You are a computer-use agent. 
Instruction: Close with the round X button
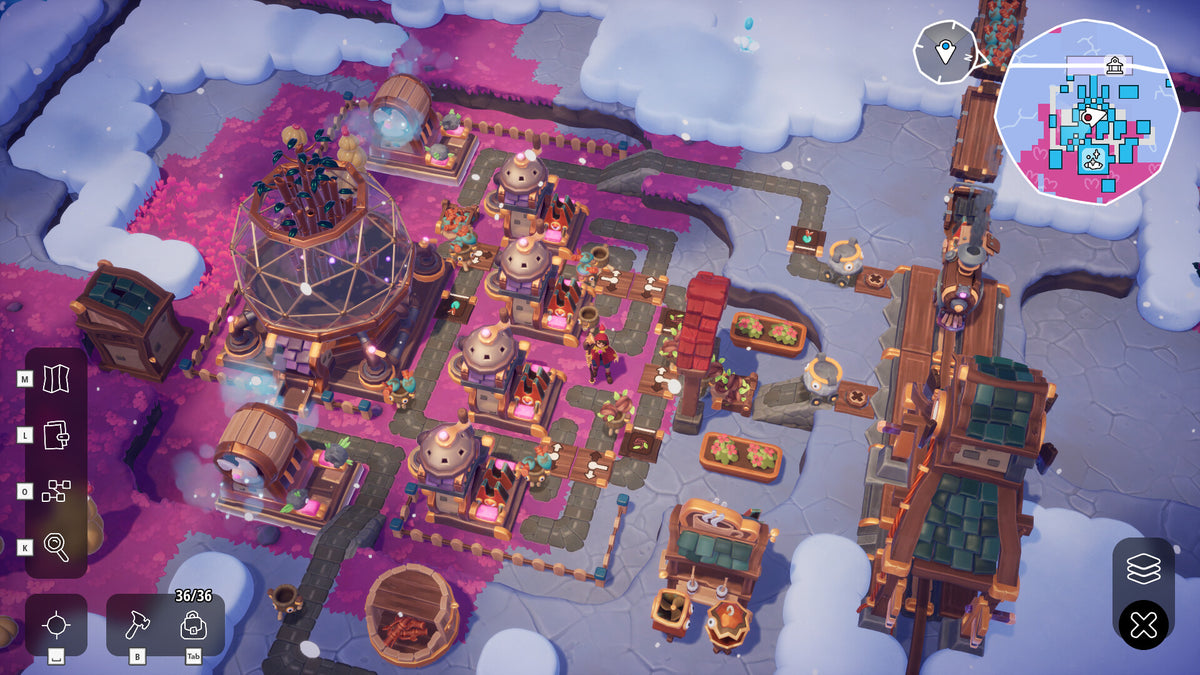(1143, 626)
